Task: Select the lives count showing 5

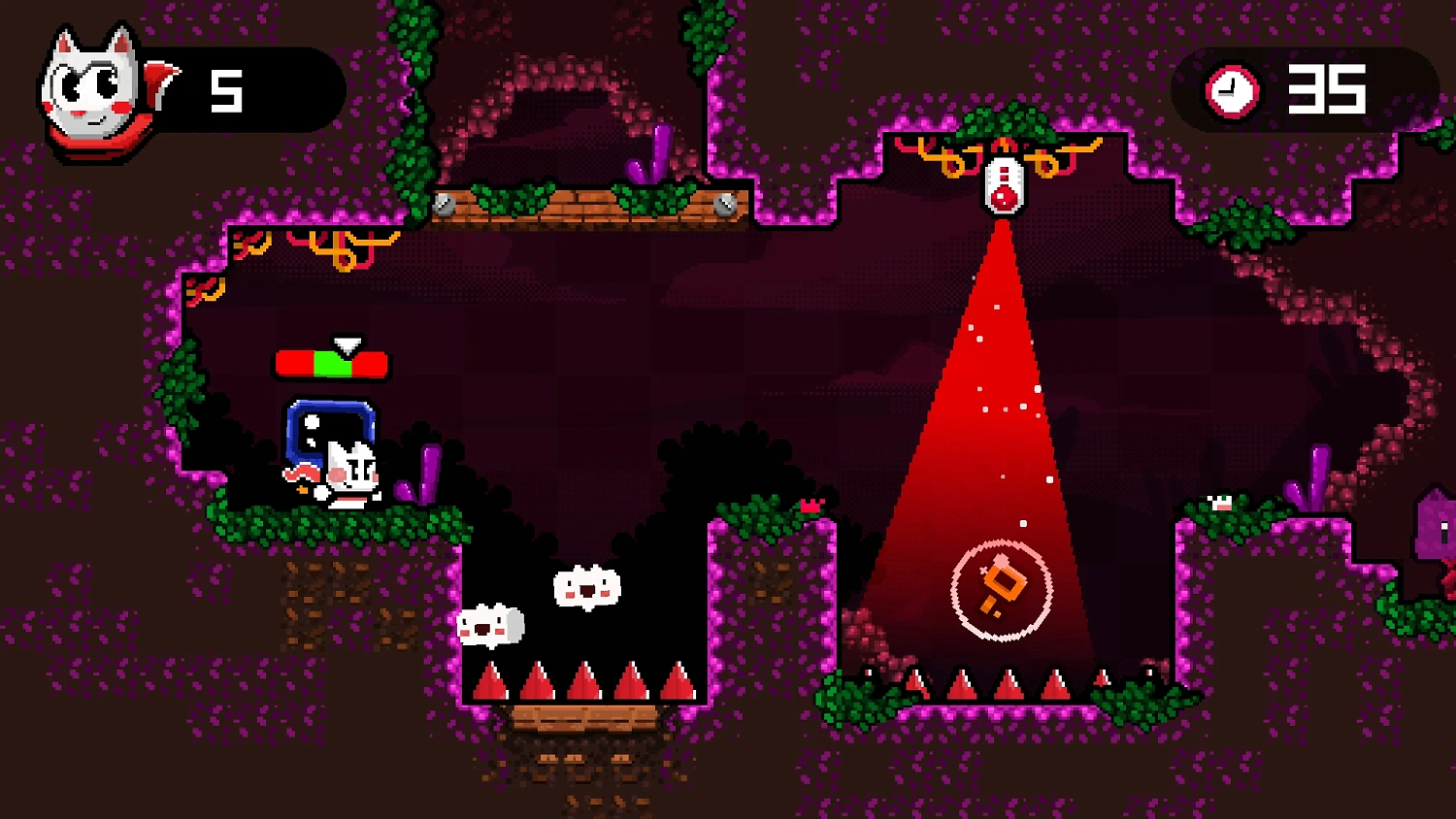Action: 225,90
